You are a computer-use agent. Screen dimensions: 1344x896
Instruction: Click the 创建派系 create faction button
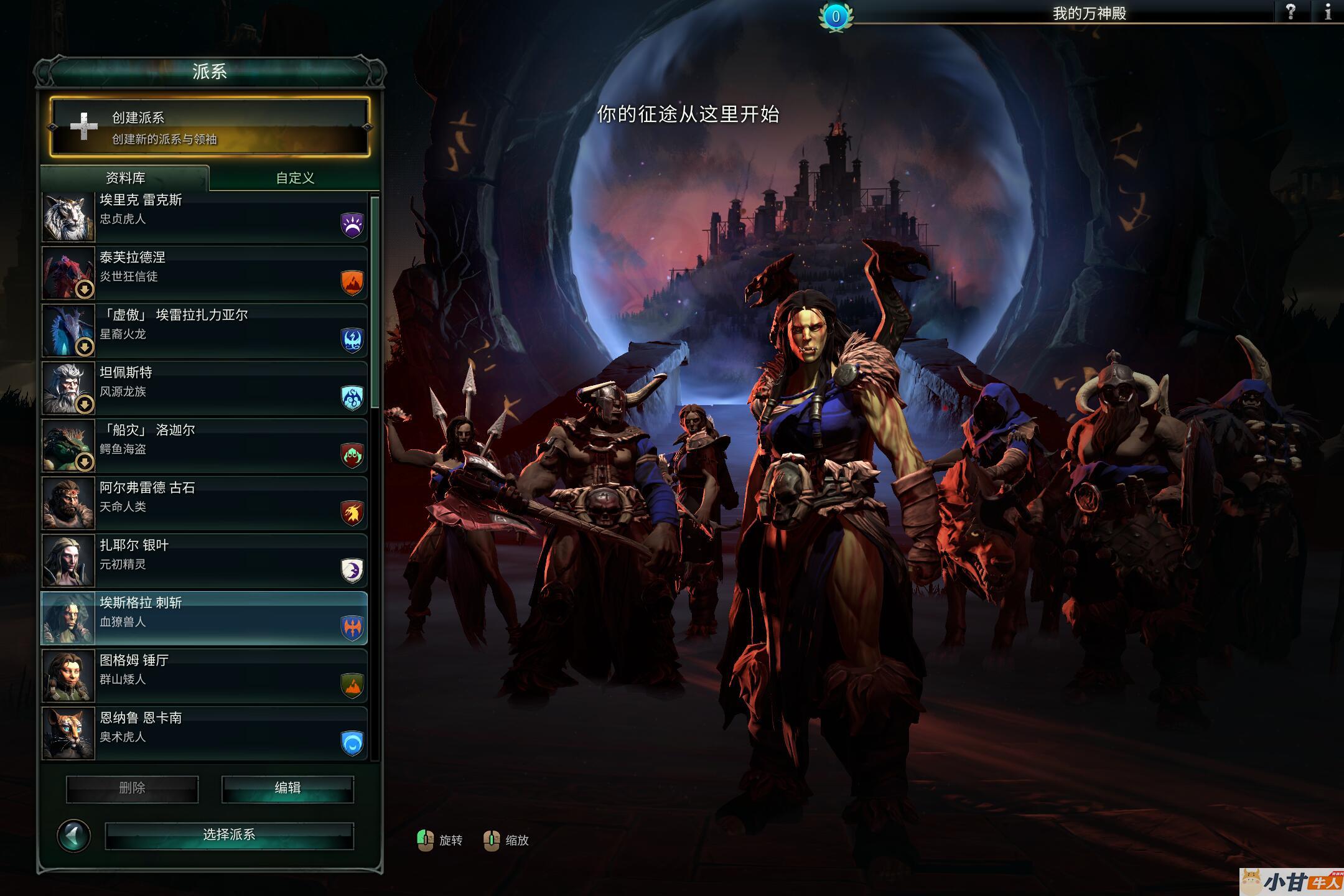click(210, 127)
